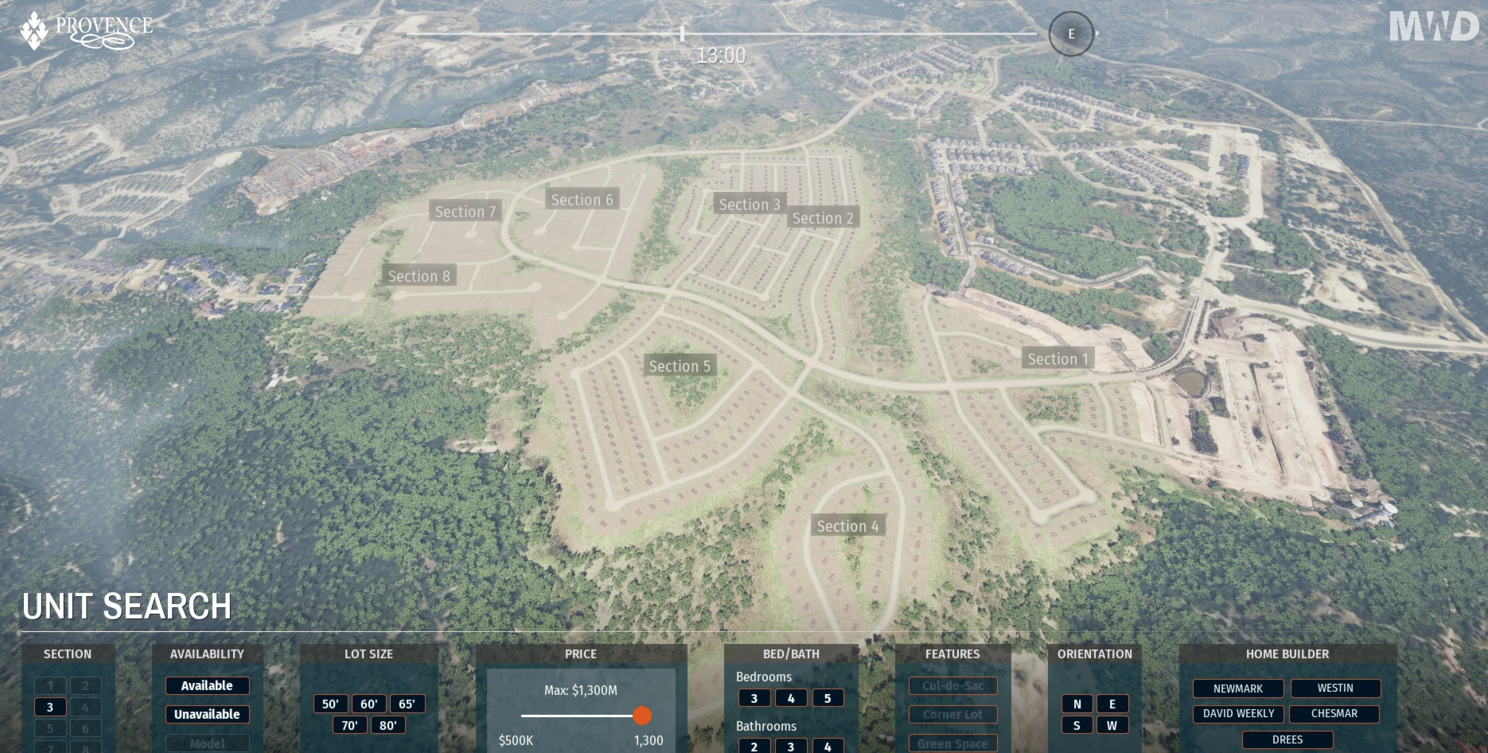The height and width of the screenshot is (753, 1488).
Task: Choose David Weekly home builder
Action: [x=1238, y=714]
